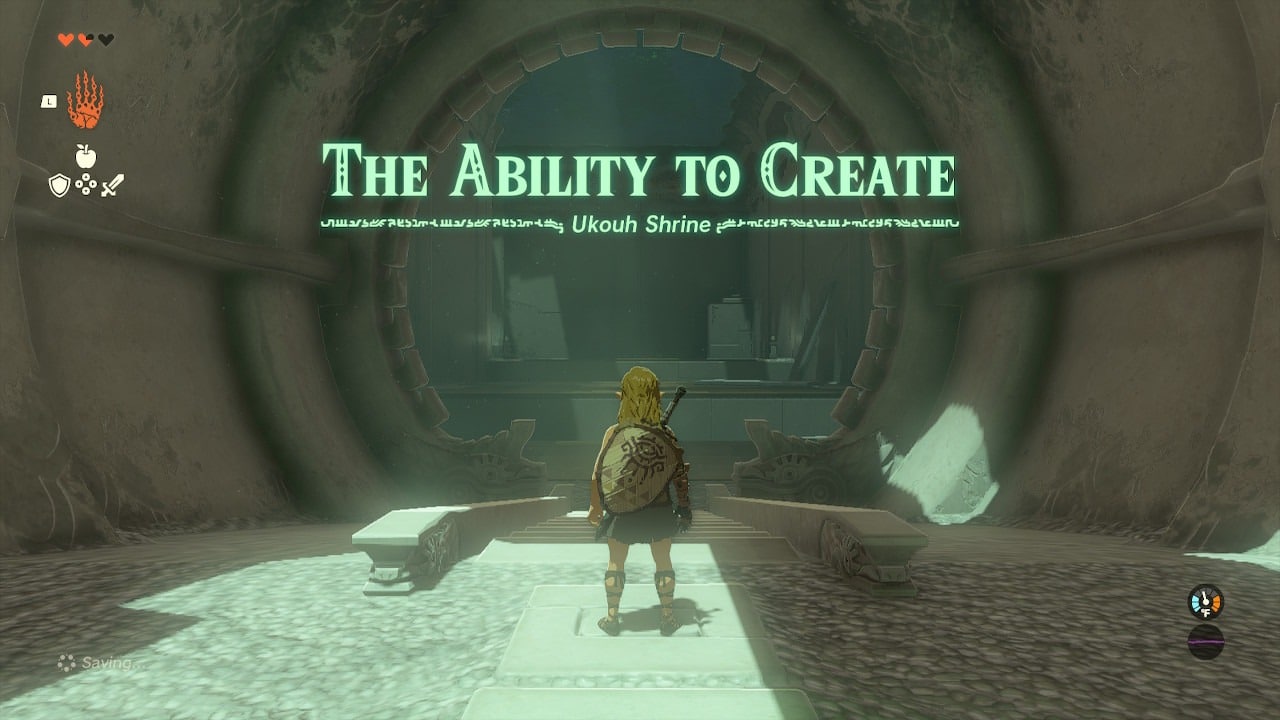The image size is (1280, 720).
Task: Activate the orange hand ability icon
Action: click(85, 101)
